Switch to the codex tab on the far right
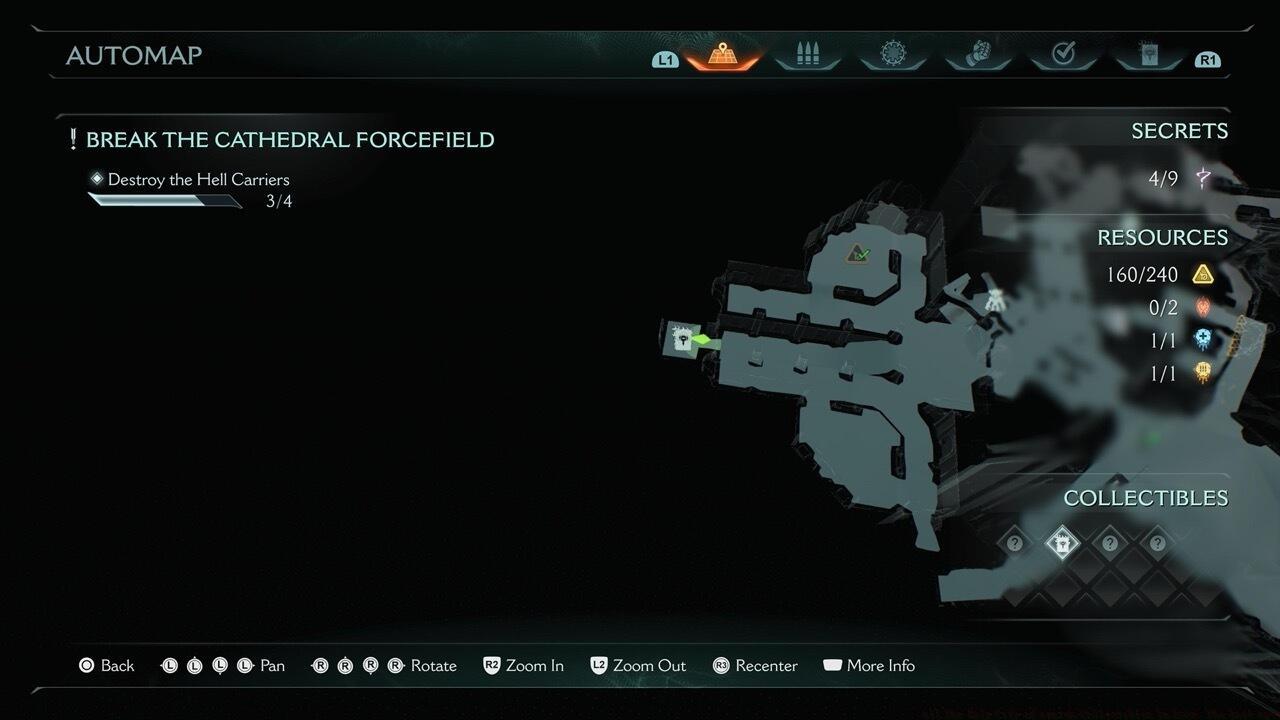 coord(1147,55)
